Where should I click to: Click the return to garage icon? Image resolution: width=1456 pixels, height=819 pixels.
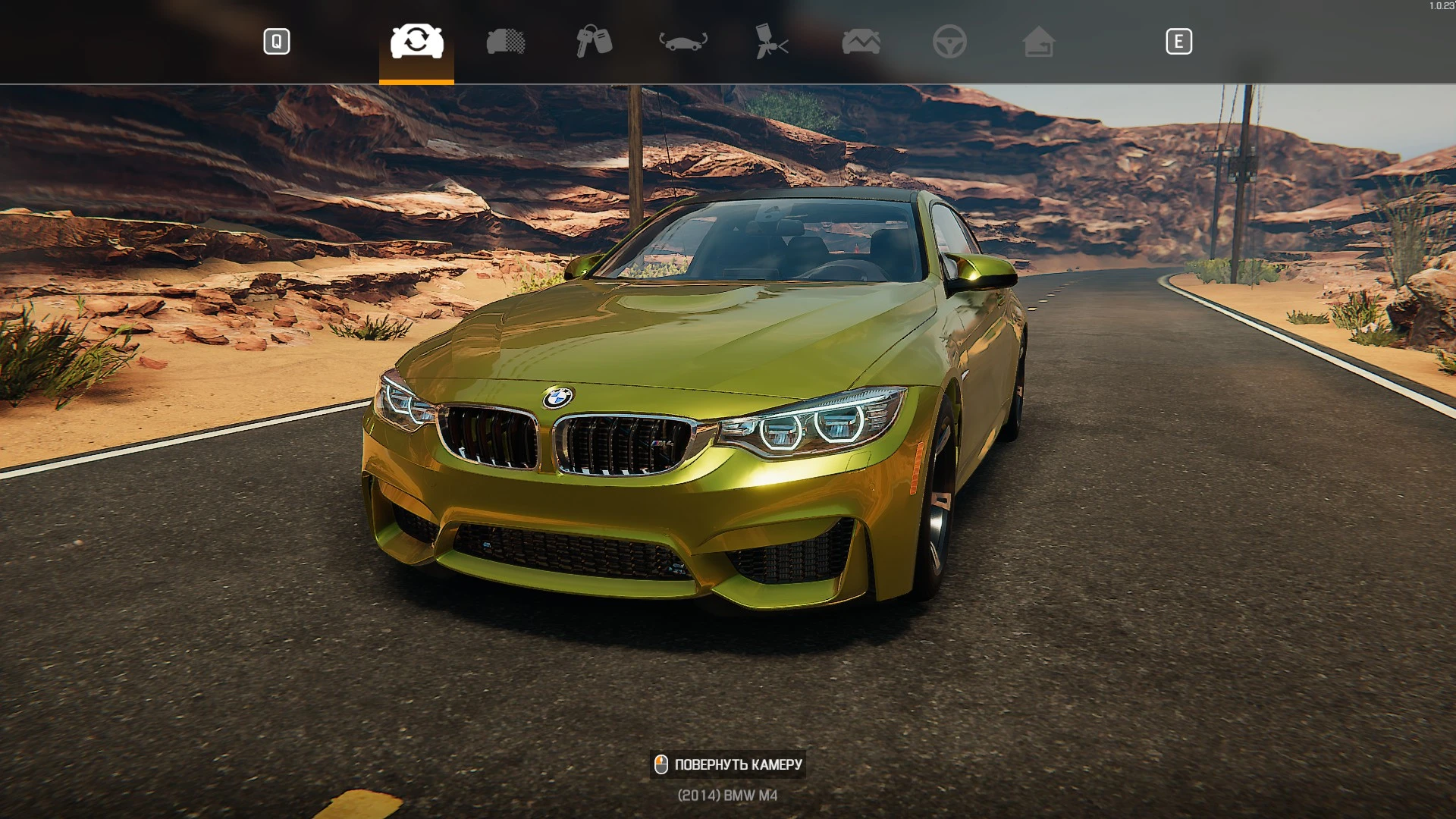(1040, 42)
